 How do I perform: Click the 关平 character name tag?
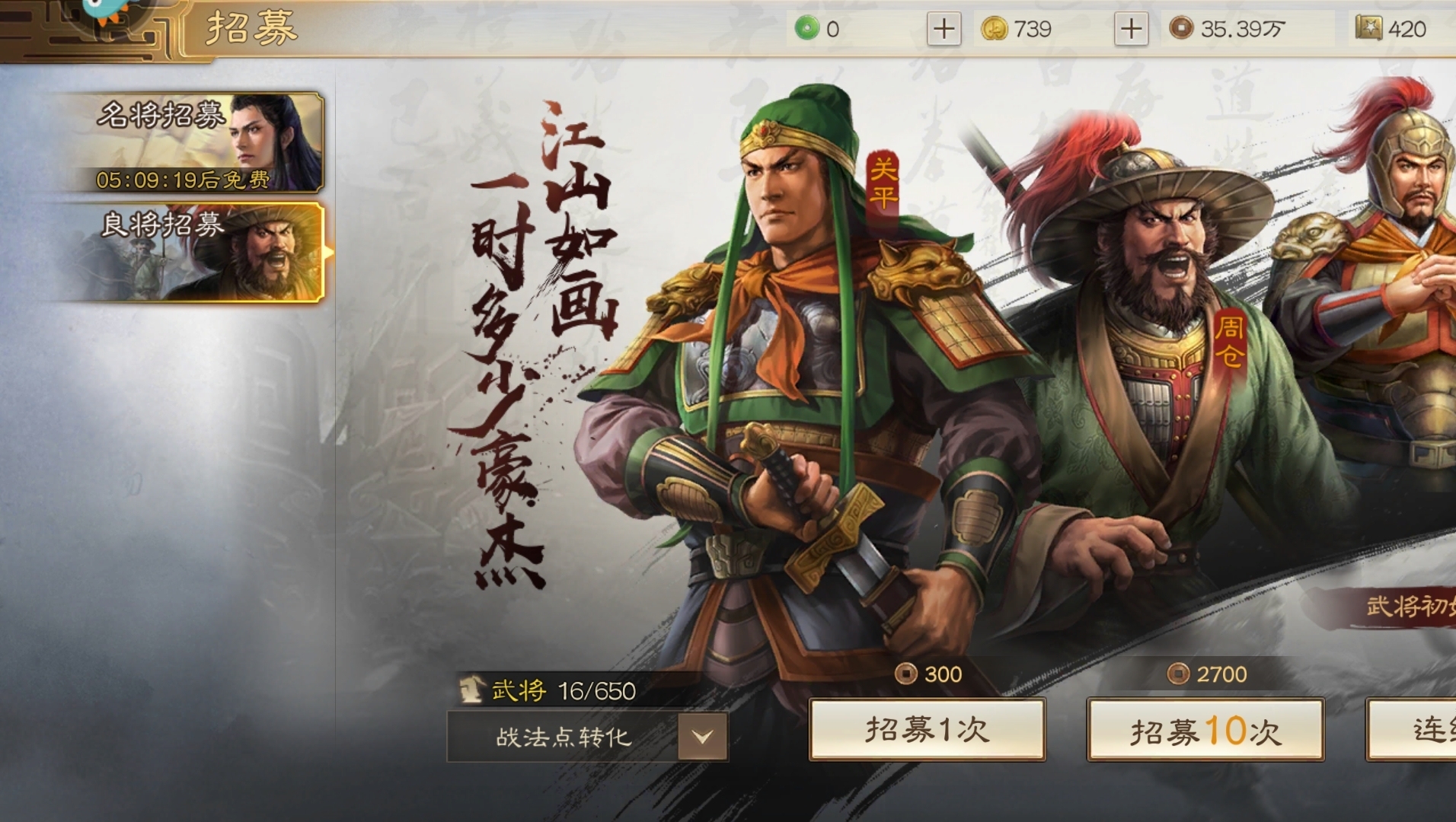(x=884, y=181)
